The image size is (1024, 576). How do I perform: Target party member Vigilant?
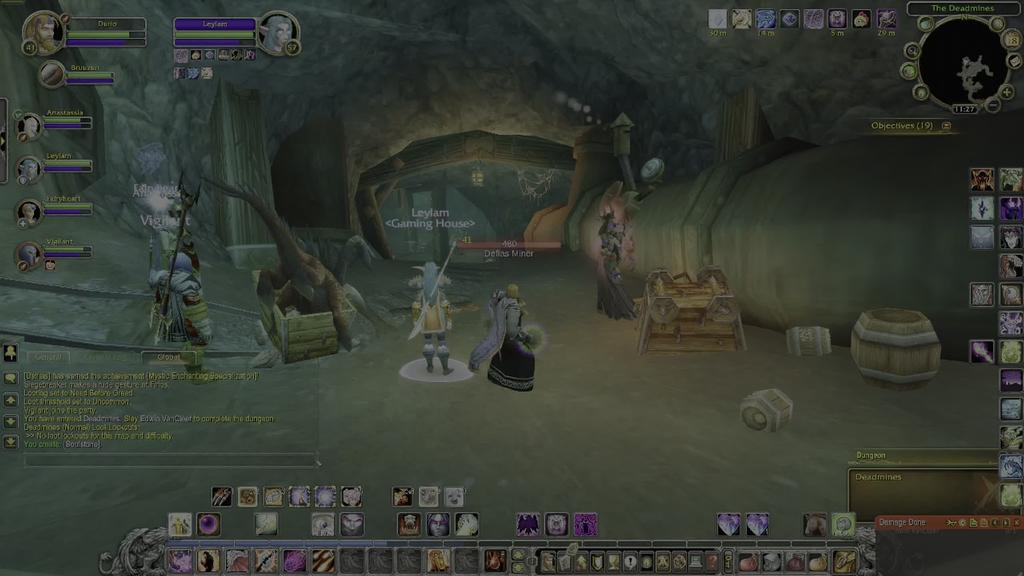(29, 254)
